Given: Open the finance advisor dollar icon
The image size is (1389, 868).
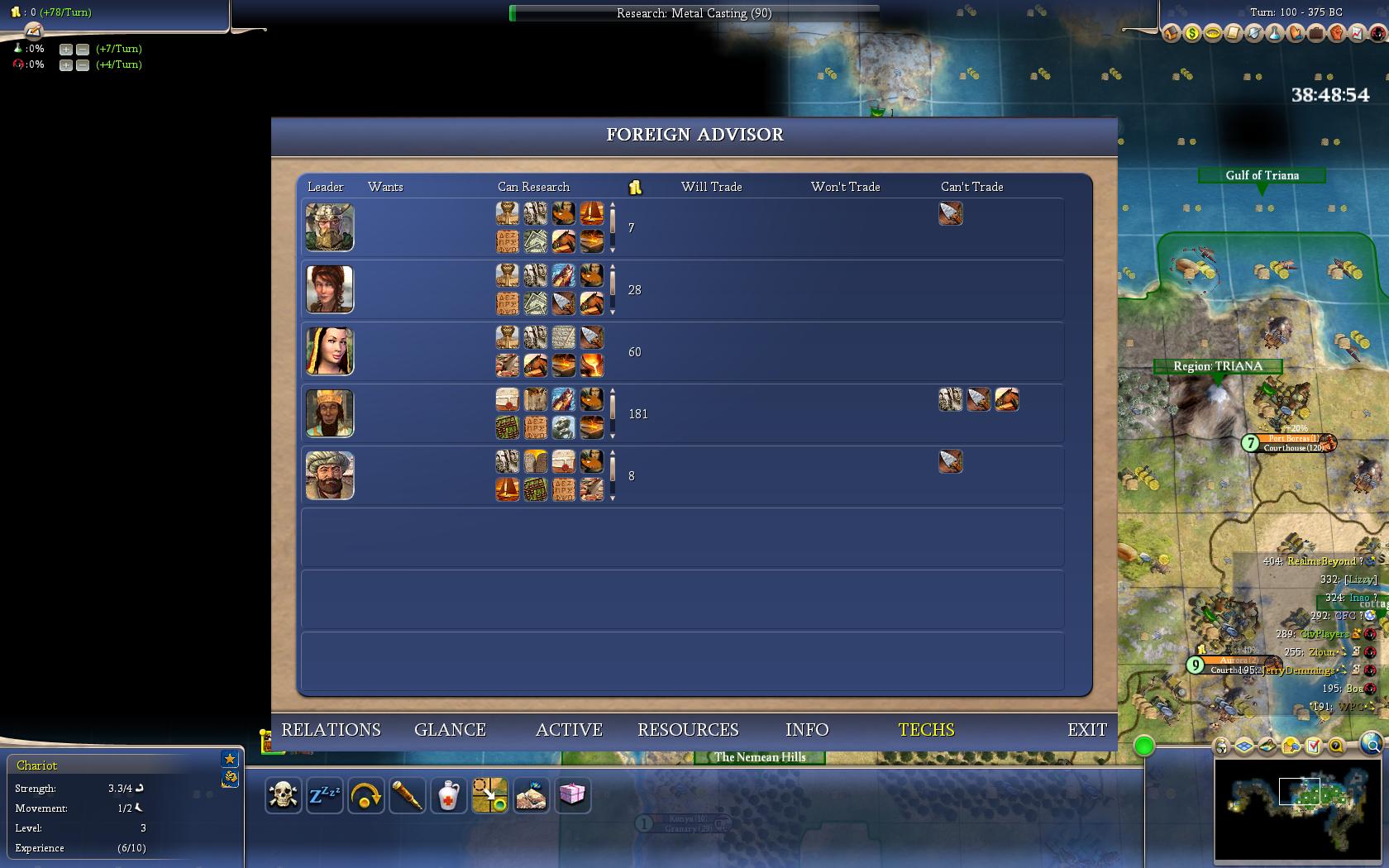Looking at the screenshot, I should [x=1191, y=34].
